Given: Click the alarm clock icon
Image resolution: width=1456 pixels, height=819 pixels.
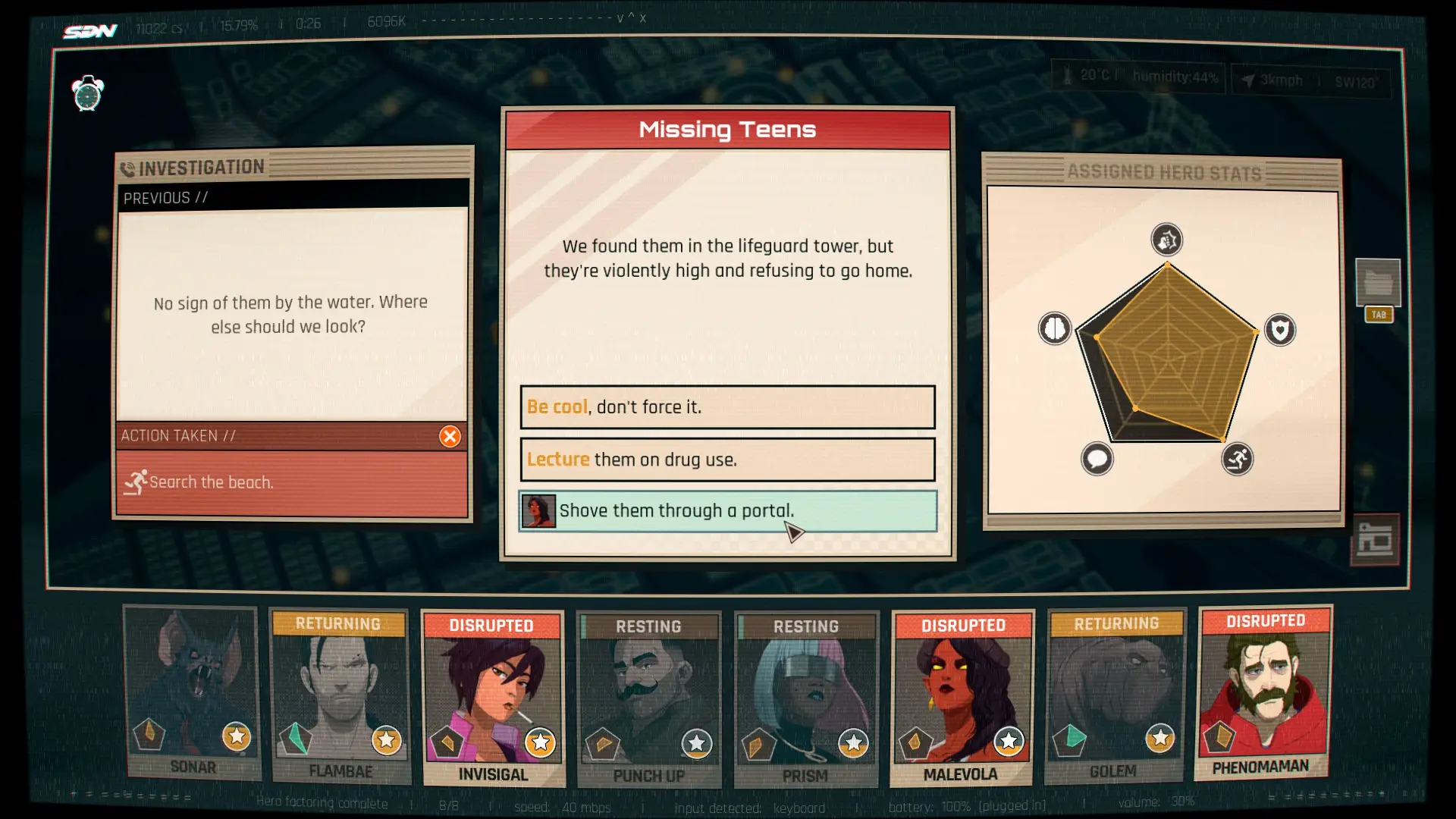Looking at the screenshot, I should coord(88,94).
